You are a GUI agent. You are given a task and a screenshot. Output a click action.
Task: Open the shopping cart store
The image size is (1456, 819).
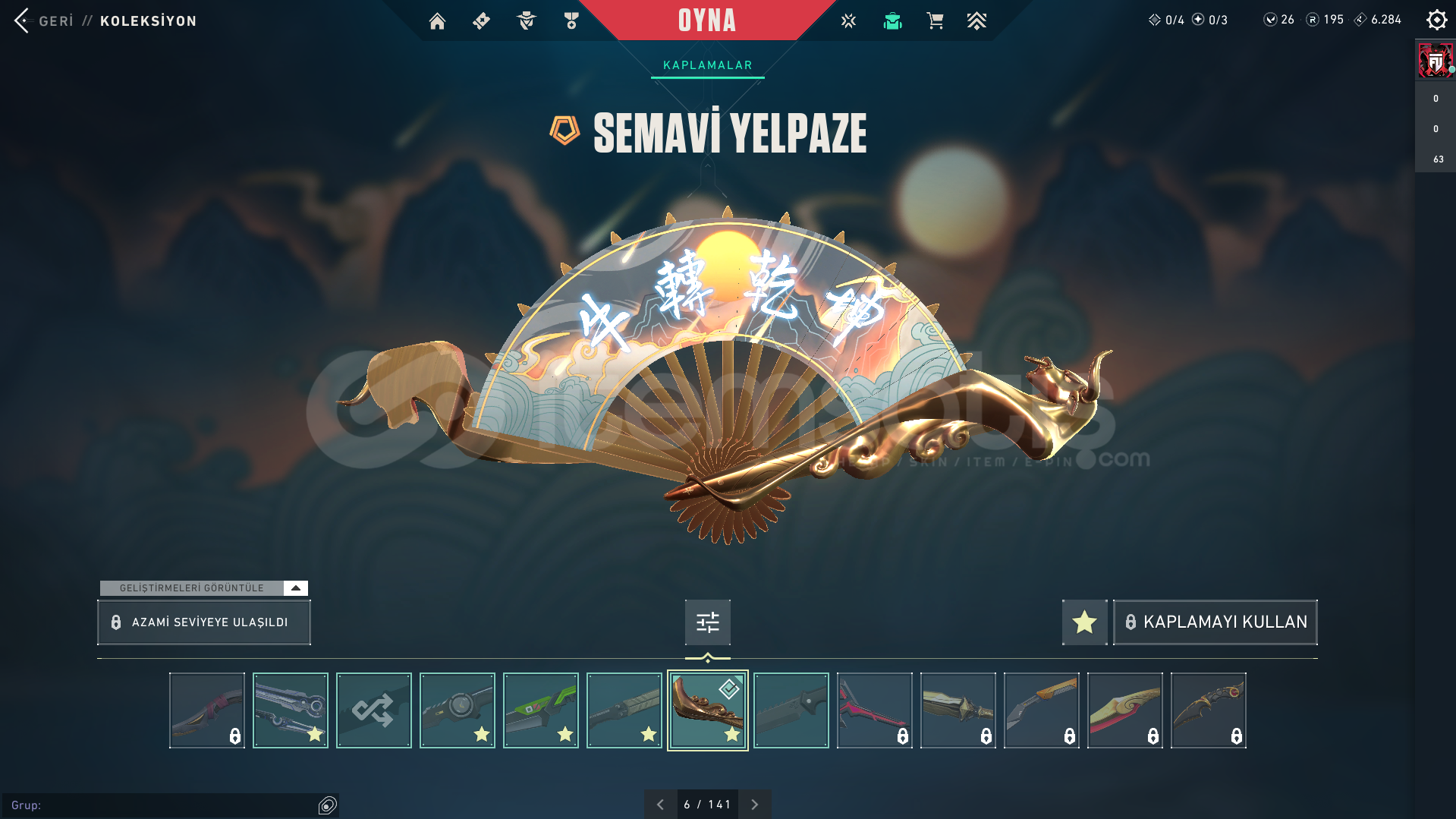[935, 21]
